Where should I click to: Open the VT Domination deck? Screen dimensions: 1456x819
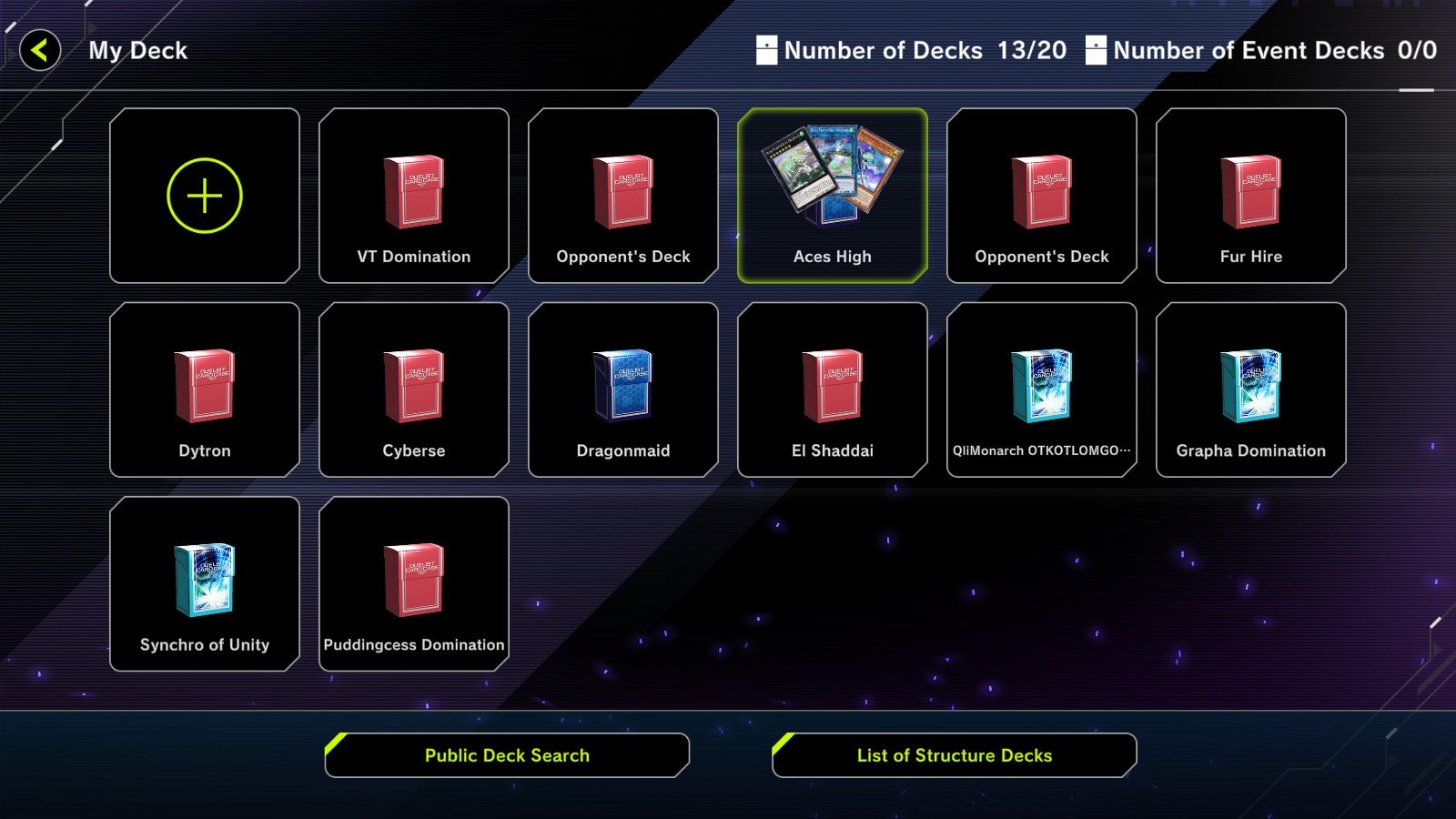(414, 196)
